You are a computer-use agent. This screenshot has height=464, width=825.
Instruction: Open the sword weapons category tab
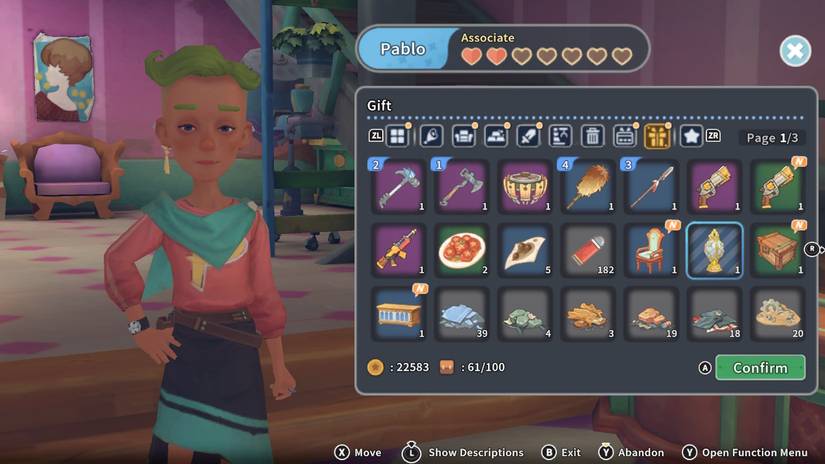pos(528,136)
